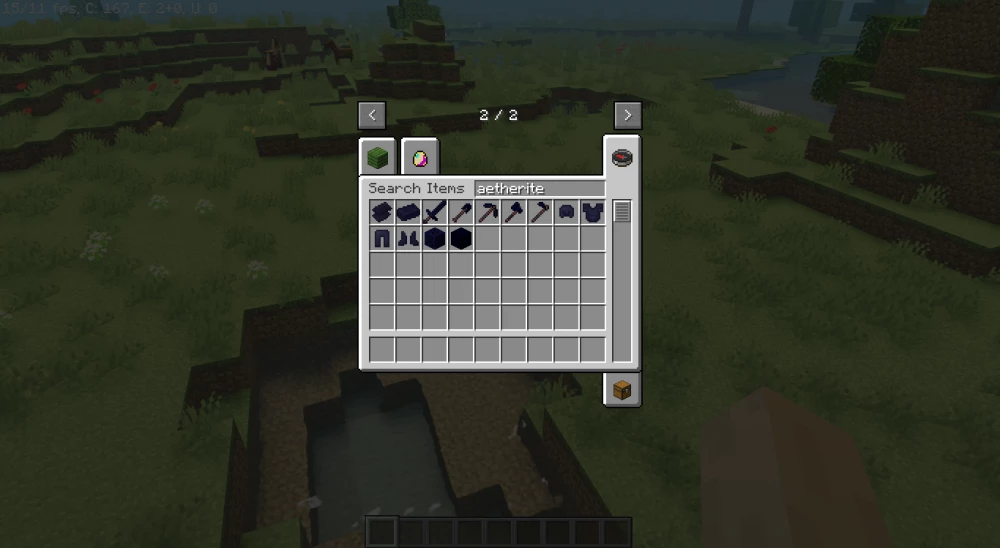This screenshot has width=1000, height=548.
Task: Choose the aetherite leggings
Action: coord(382,238)
